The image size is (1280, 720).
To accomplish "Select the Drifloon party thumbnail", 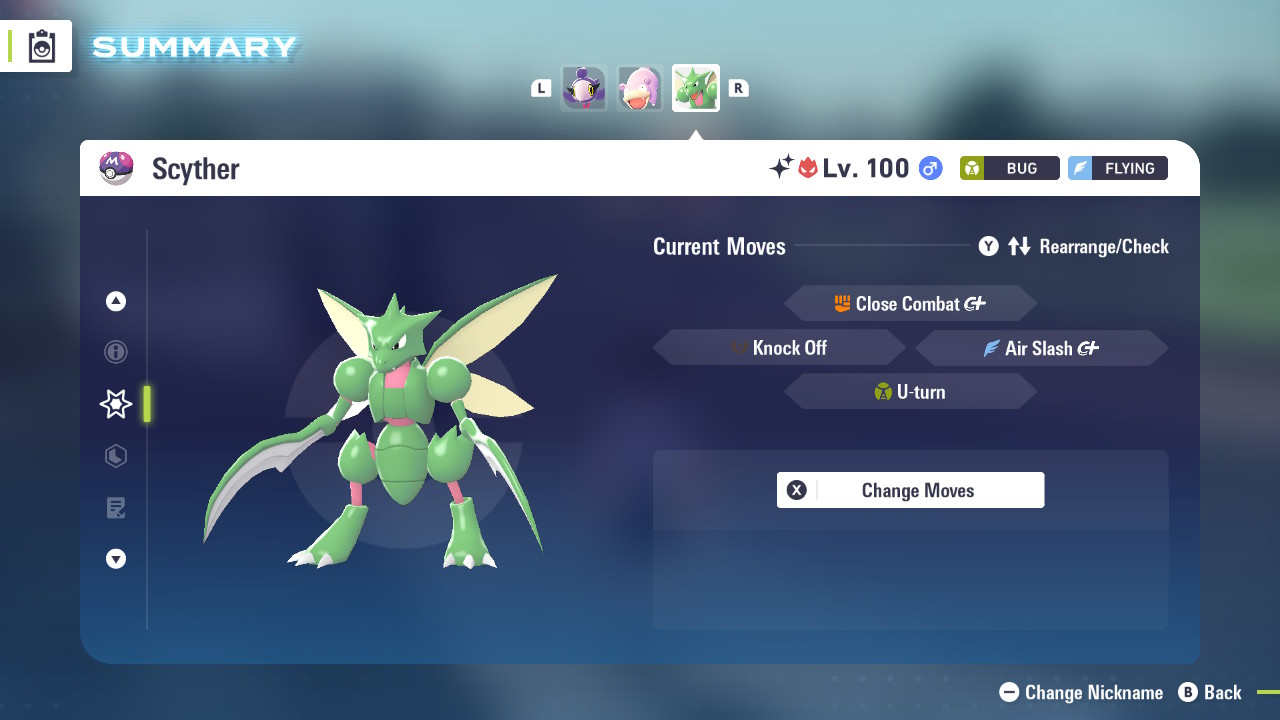I will click(584, 87).
